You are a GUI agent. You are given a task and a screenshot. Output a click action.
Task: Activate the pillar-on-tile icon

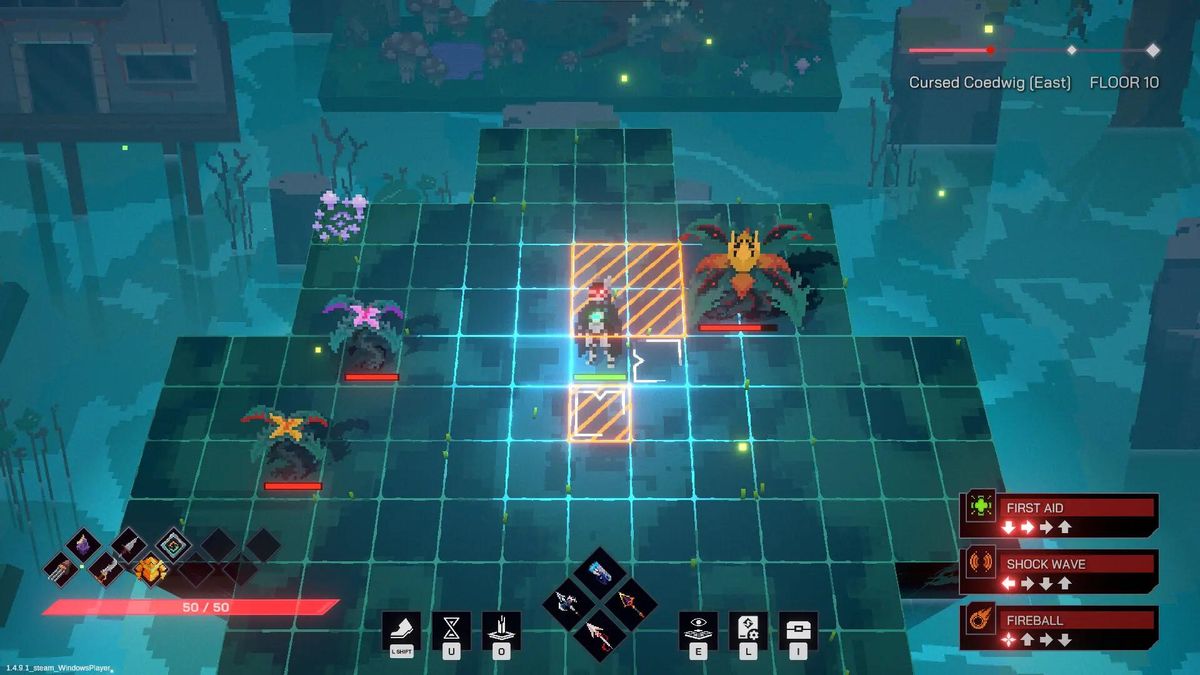click(x=501, y=628)
